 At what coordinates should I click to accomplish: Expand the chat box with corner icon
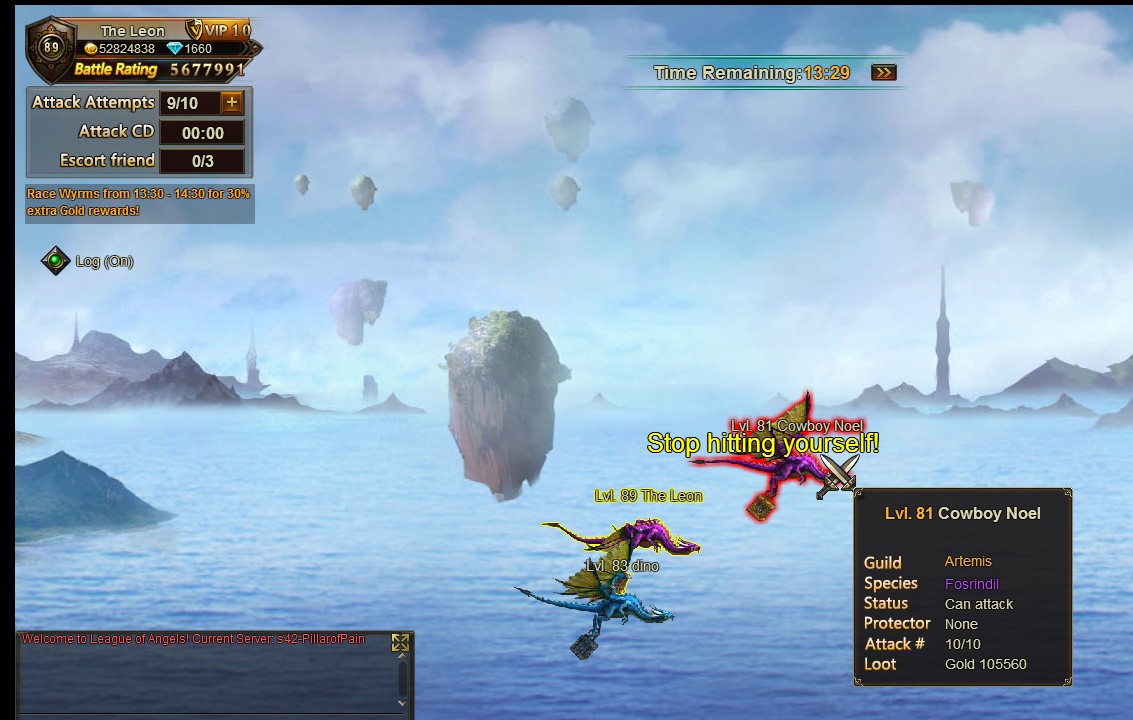coord(400,643)
